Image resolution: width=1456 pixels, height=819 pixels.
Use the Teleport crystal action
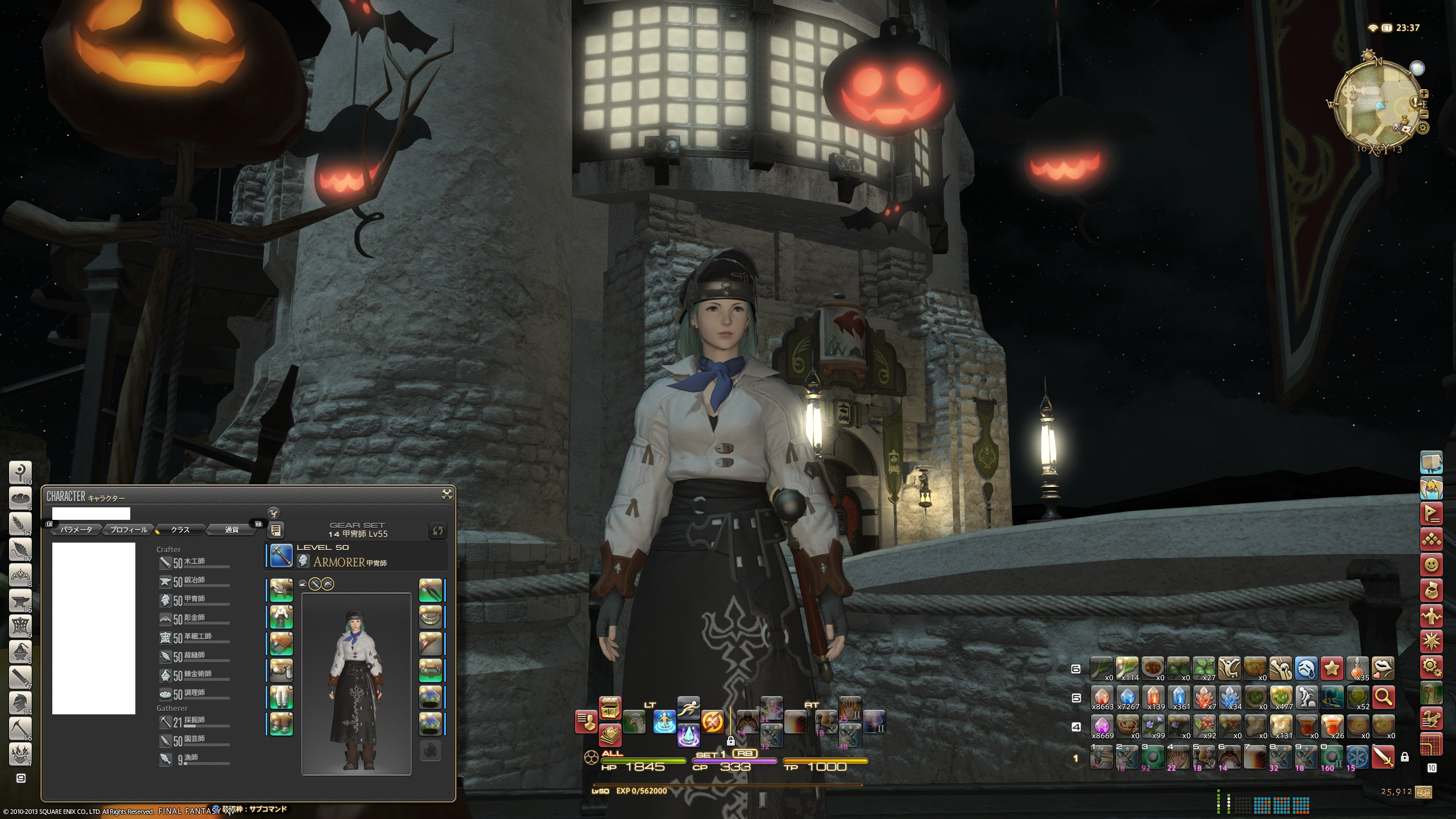(688, 735)
